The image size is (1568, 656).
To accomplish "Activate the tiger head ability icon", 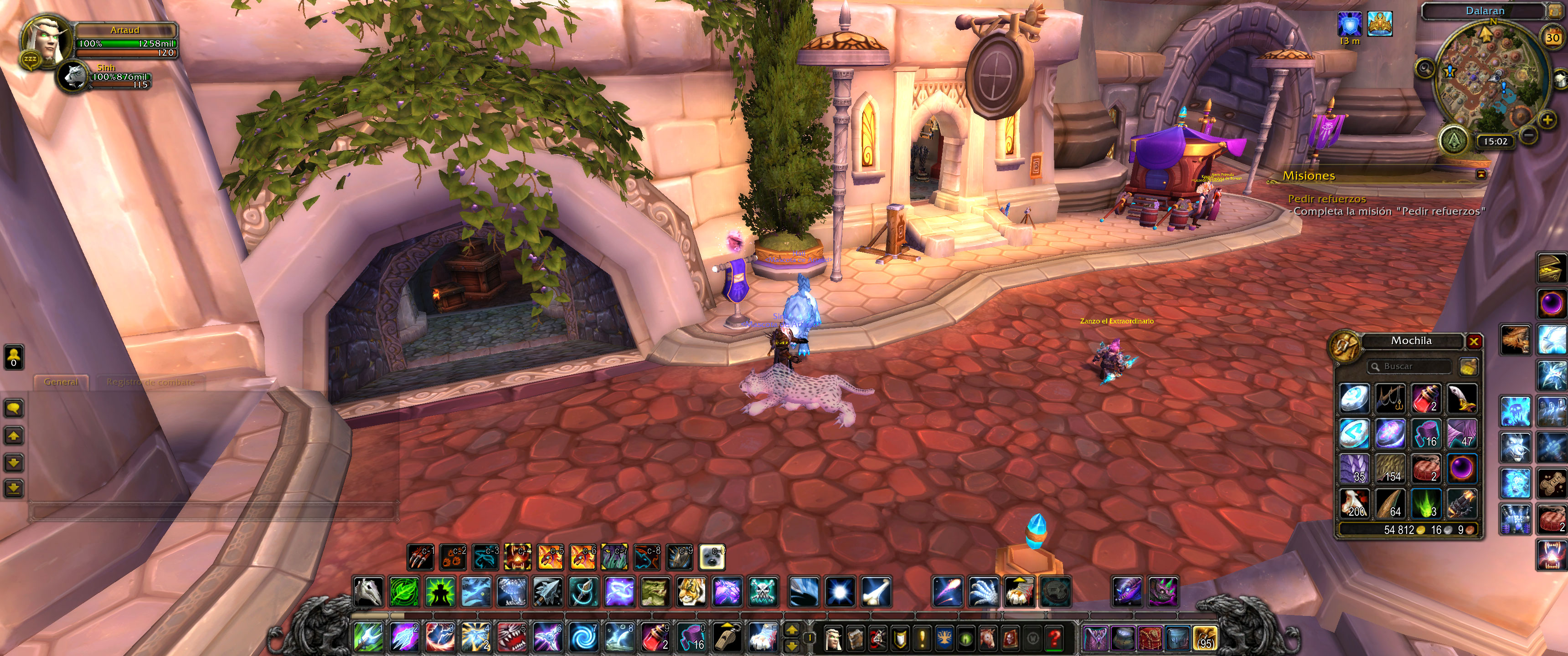I will [x=691, y=591].
